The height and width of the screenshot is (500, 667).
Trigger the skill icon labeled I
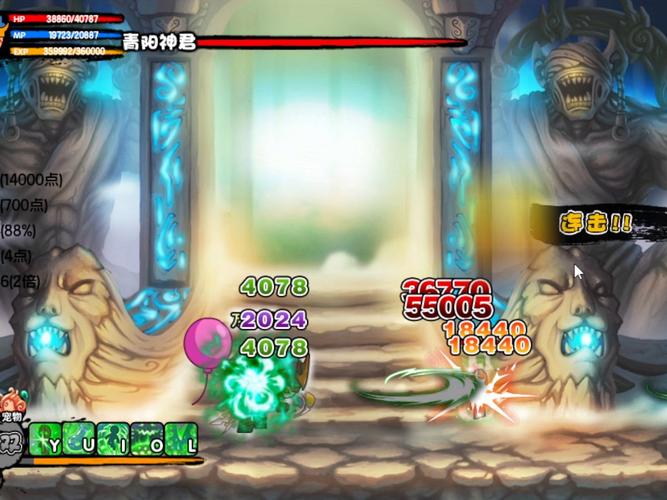coord(113,438)
